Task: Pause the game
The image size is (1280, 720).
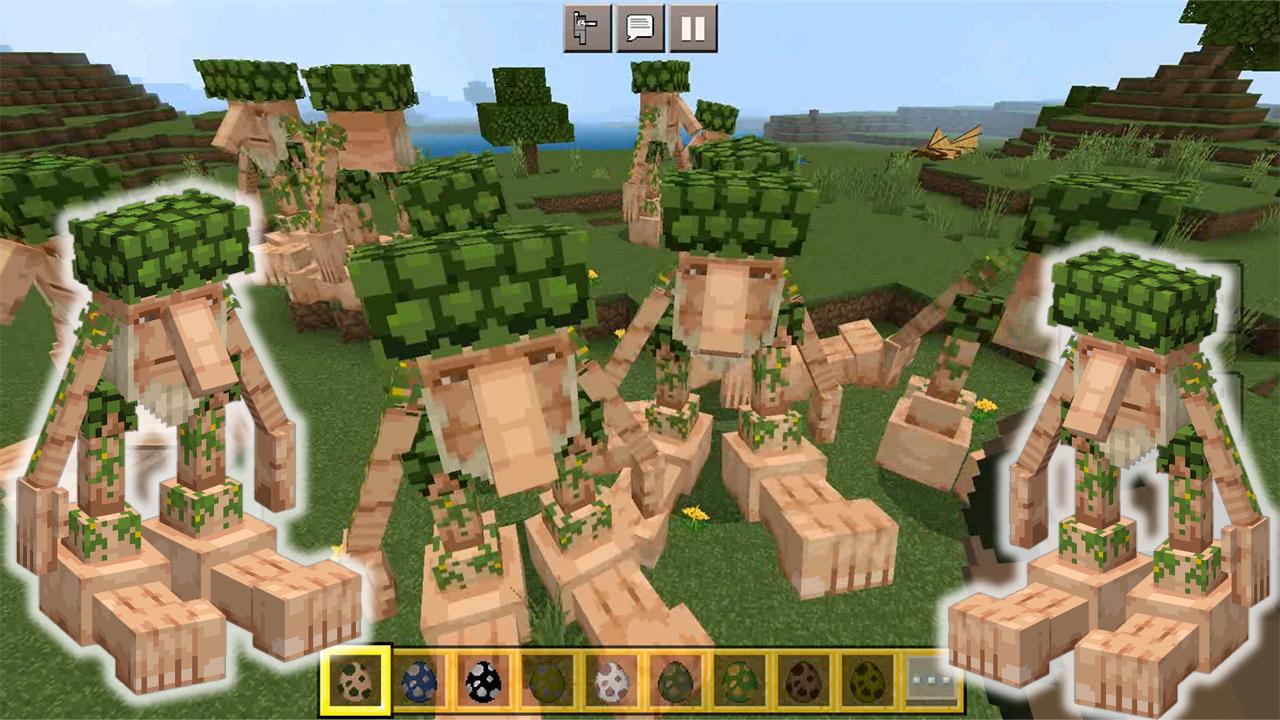Action: point(692,28)
